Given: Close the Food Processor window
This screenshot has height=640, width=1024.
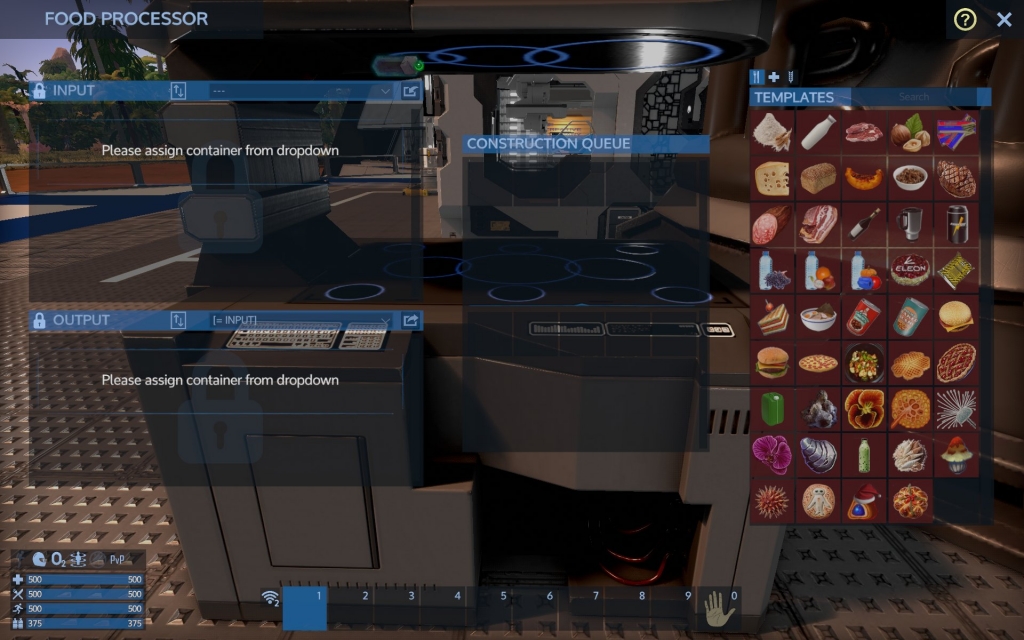Looking at the screenshot, I should click(x=1004, y=19).
